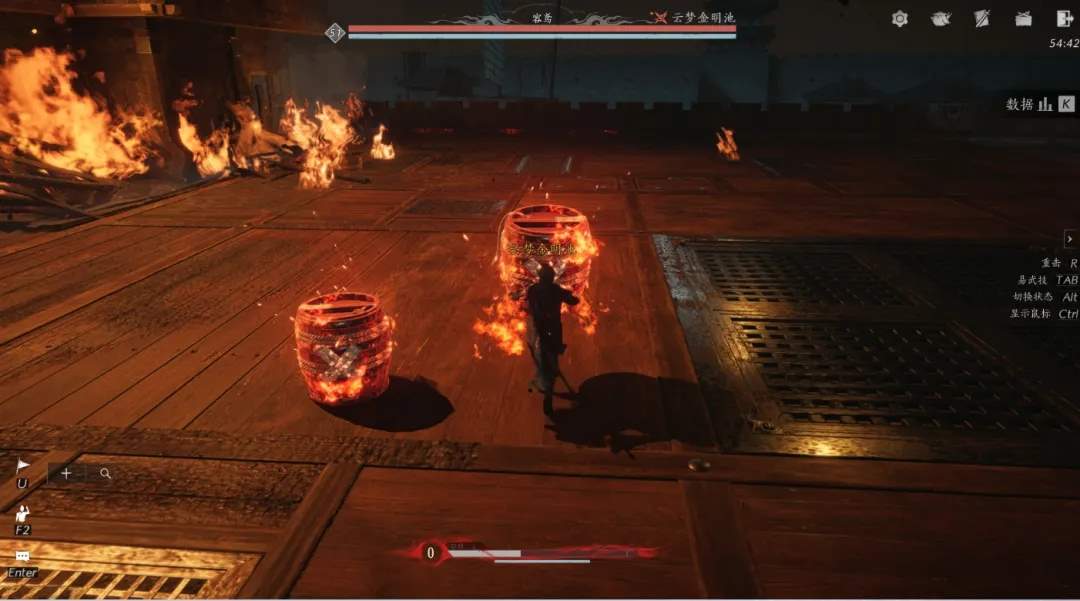Click the white flag icon
The height and width of the screenshot is (601, 1080).
[x=23, y=466]
